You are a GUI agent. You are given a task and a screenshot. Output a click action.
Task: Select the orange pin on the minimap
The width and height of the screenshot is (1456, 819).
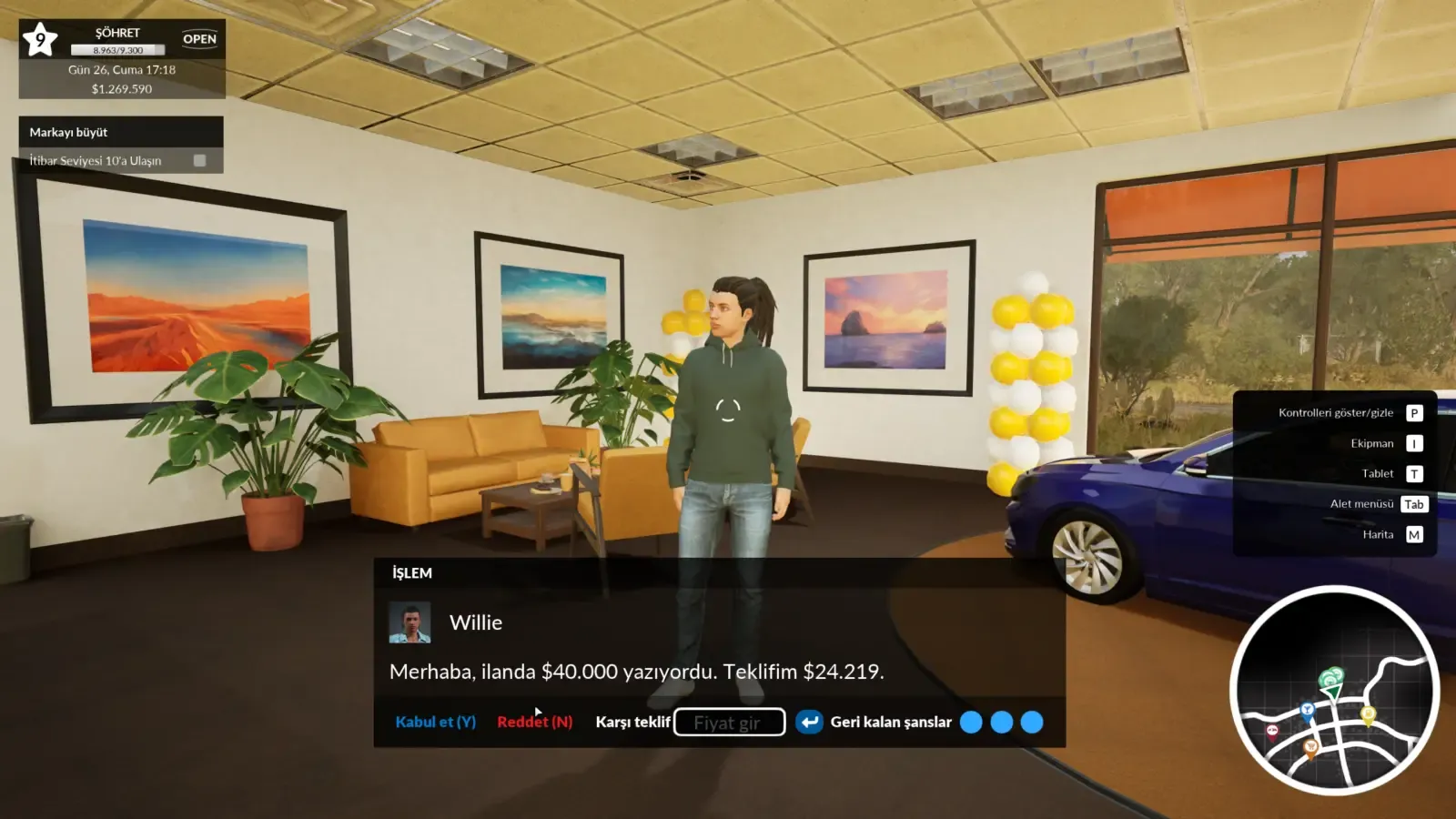(1311, 746)
